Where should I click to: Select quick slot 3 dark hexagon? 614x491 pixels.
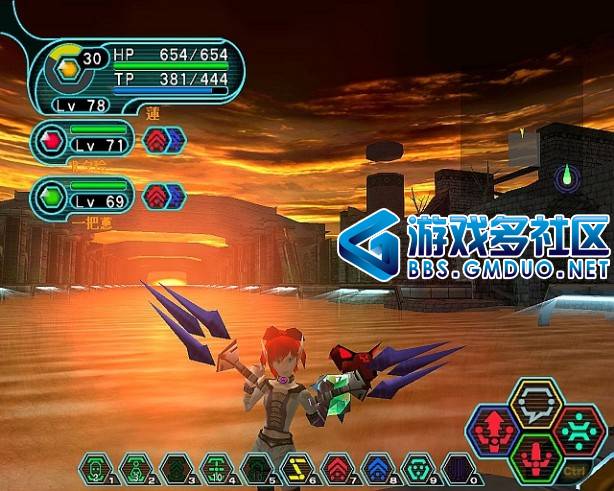174,468
